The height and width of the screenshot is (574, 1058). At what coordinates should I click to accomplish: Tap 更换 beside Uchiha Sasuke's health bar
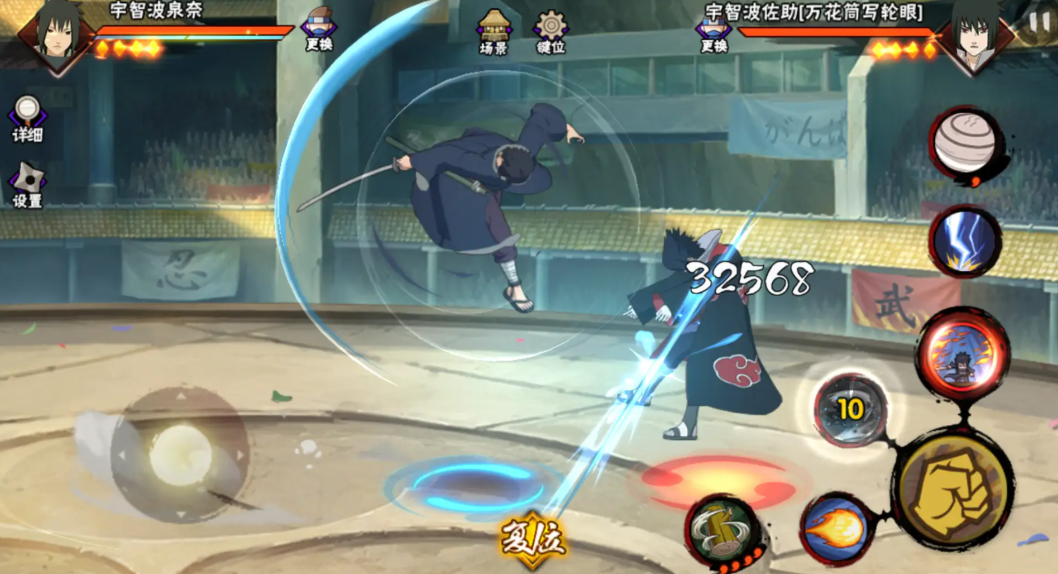click(713, 30)
